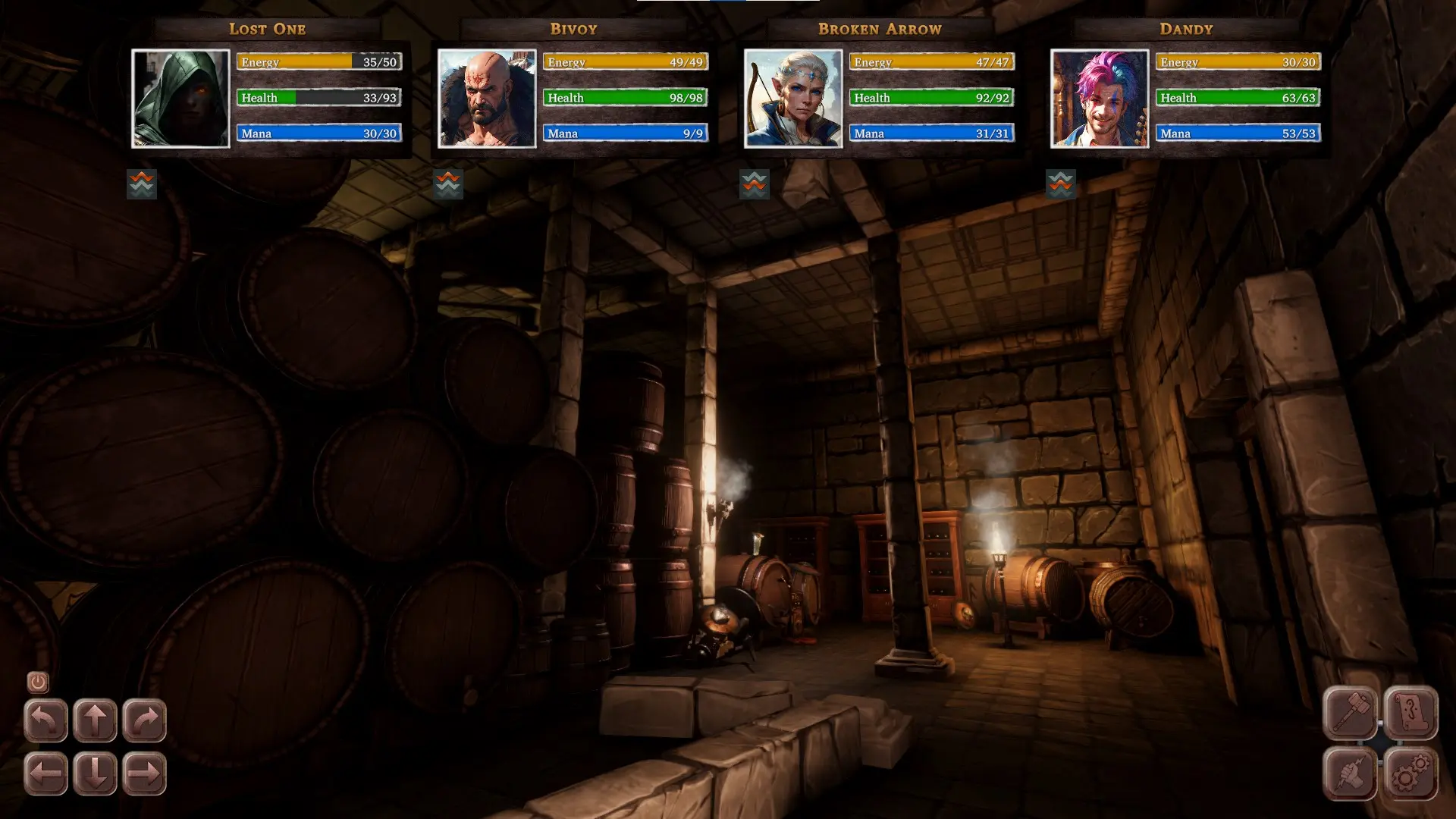Toggle the chevron icon below Dandy
The width and height of the screenshot is (1456, 819).
pyautogui.click(x=1061, y=184)
